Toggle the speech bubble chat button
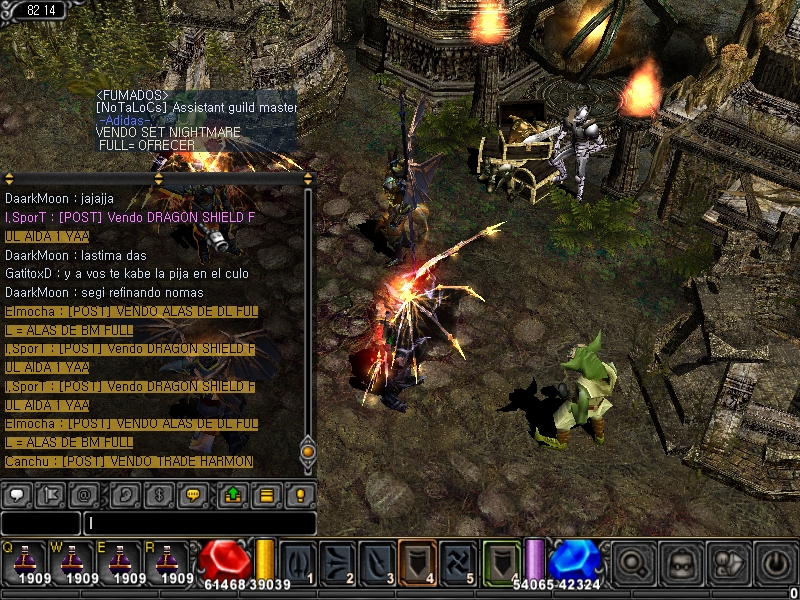The width and height of the screenshot is (800, 600). pos(18,494)
